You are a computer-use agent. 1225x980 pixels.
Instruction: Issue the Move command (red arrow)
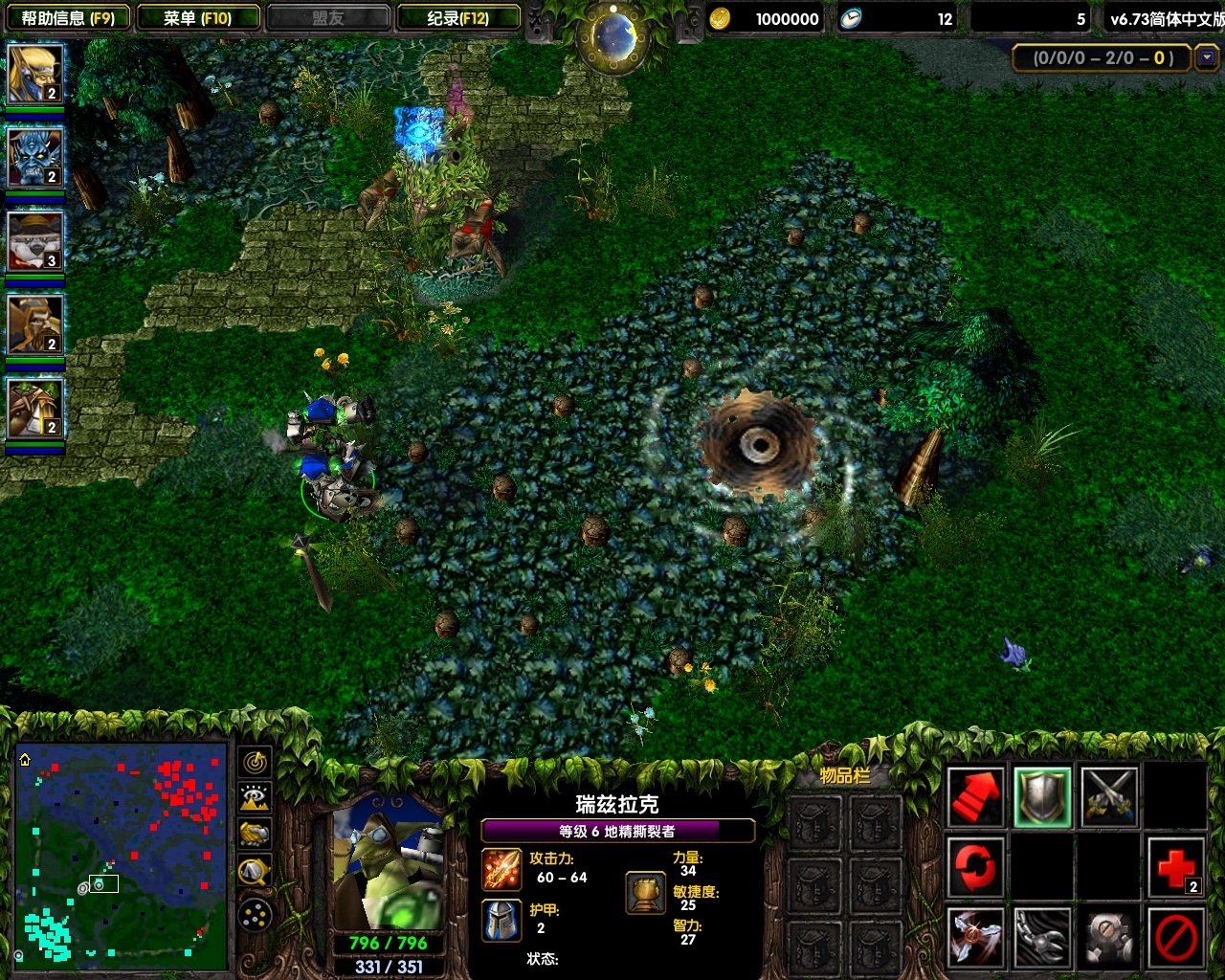(x=975, y=796)
